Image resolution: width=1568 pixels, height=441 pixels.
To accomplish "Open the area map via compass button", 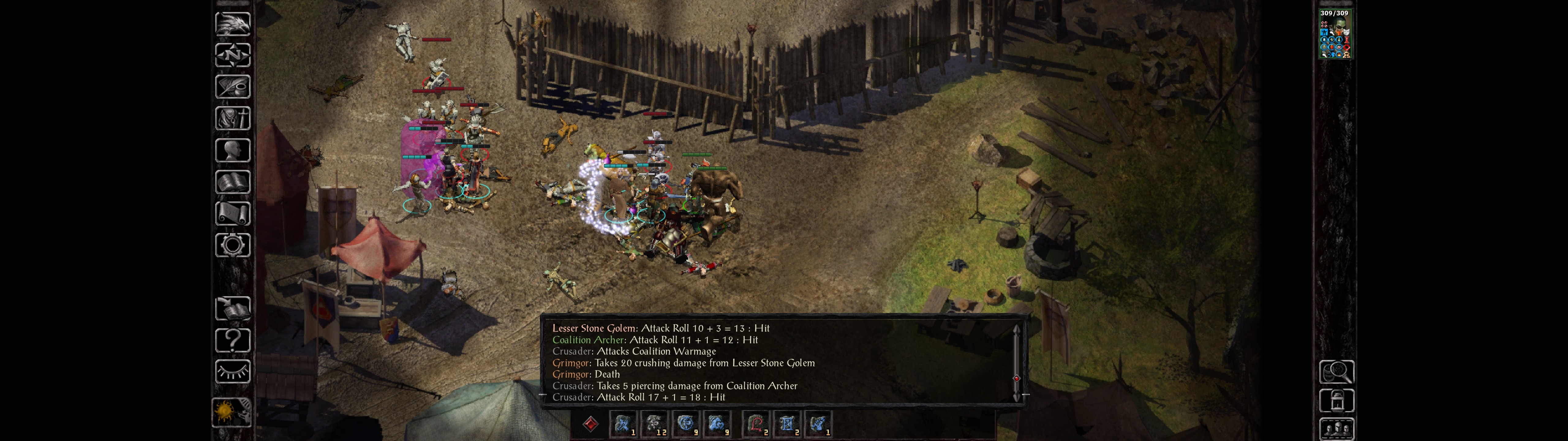I will [x=232, y=55].
